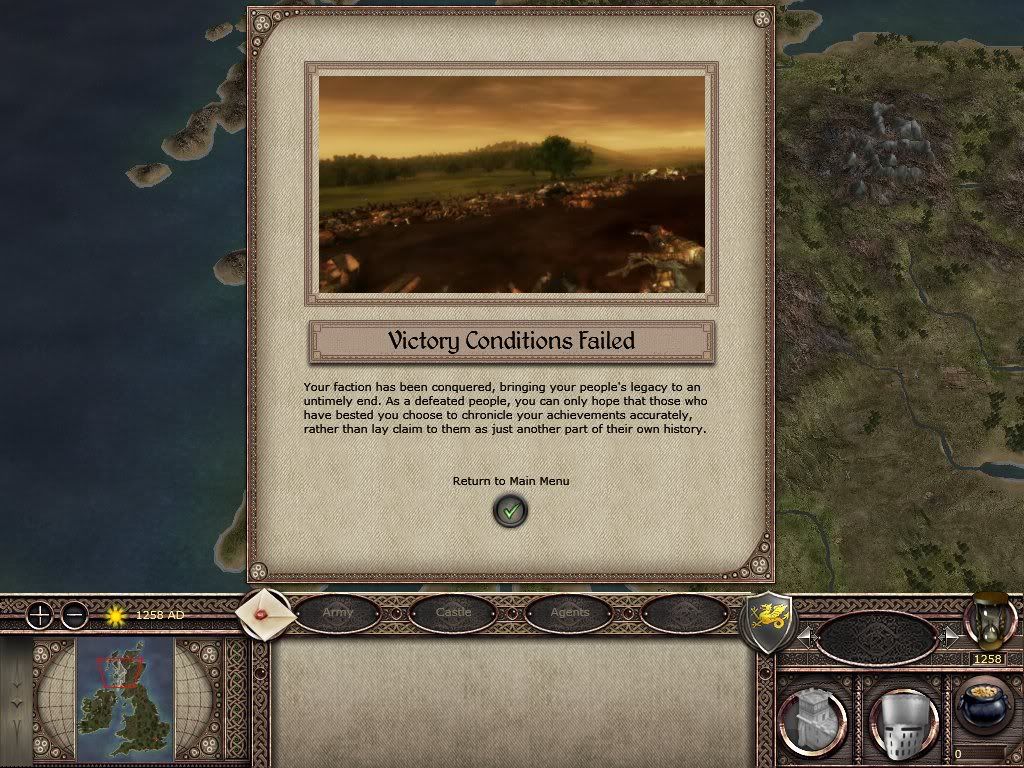This screenshot has height=768, width=1024.
Task: Open the letter with red wax seal
Action: (267, 613)
